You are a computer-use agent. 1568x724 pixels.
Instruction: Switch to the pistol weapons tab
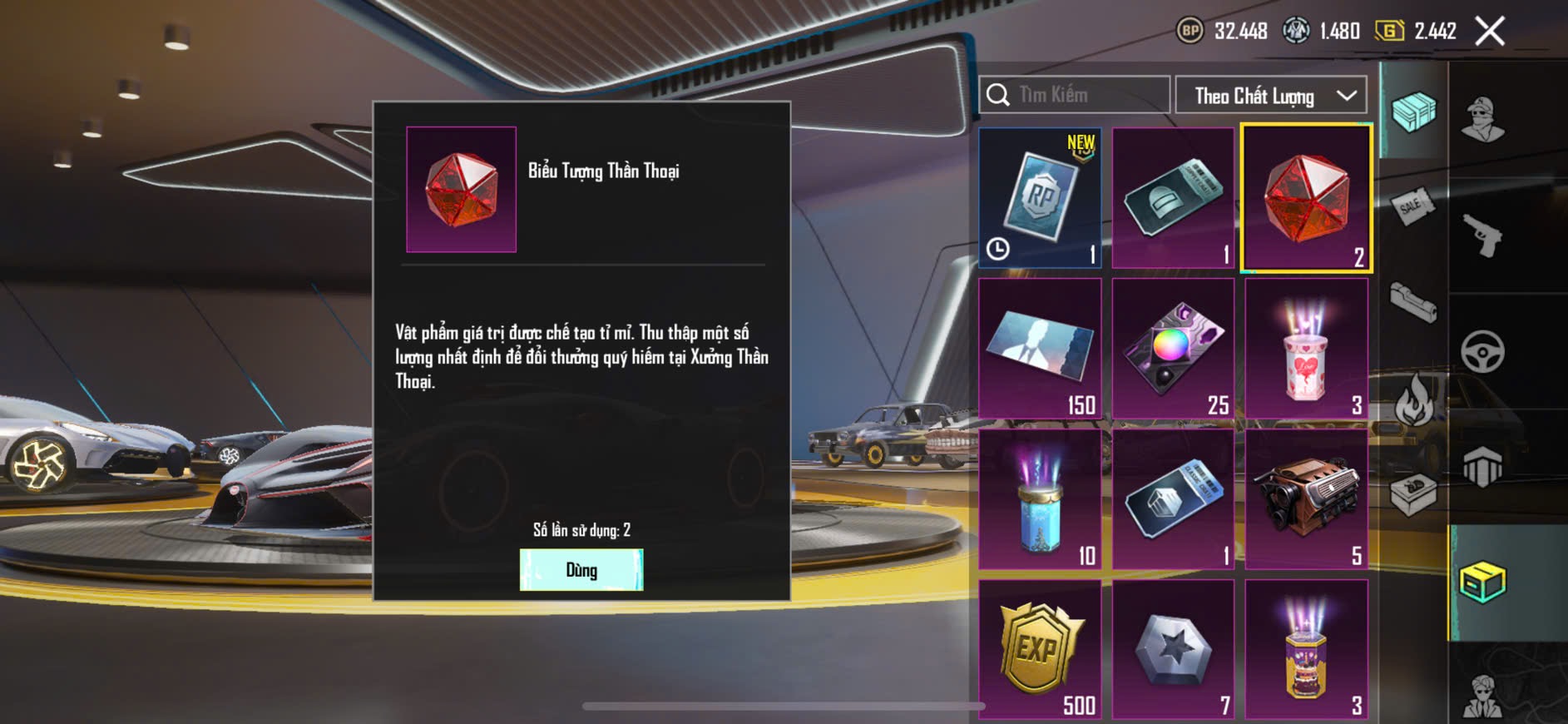click(1482, 236)
